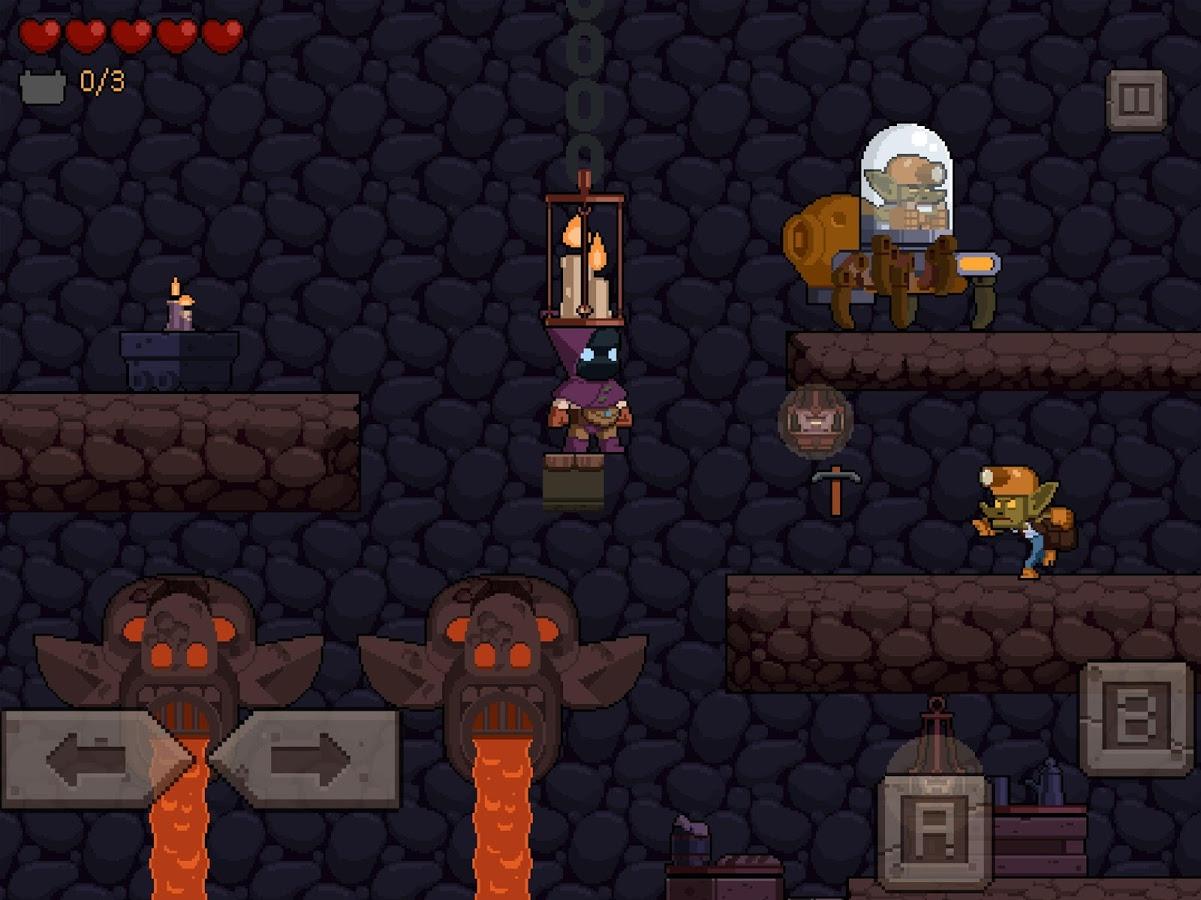The image size is (1201, 900).
Task: Pause the game with the pause button
Action: (x=1137, y=100)
